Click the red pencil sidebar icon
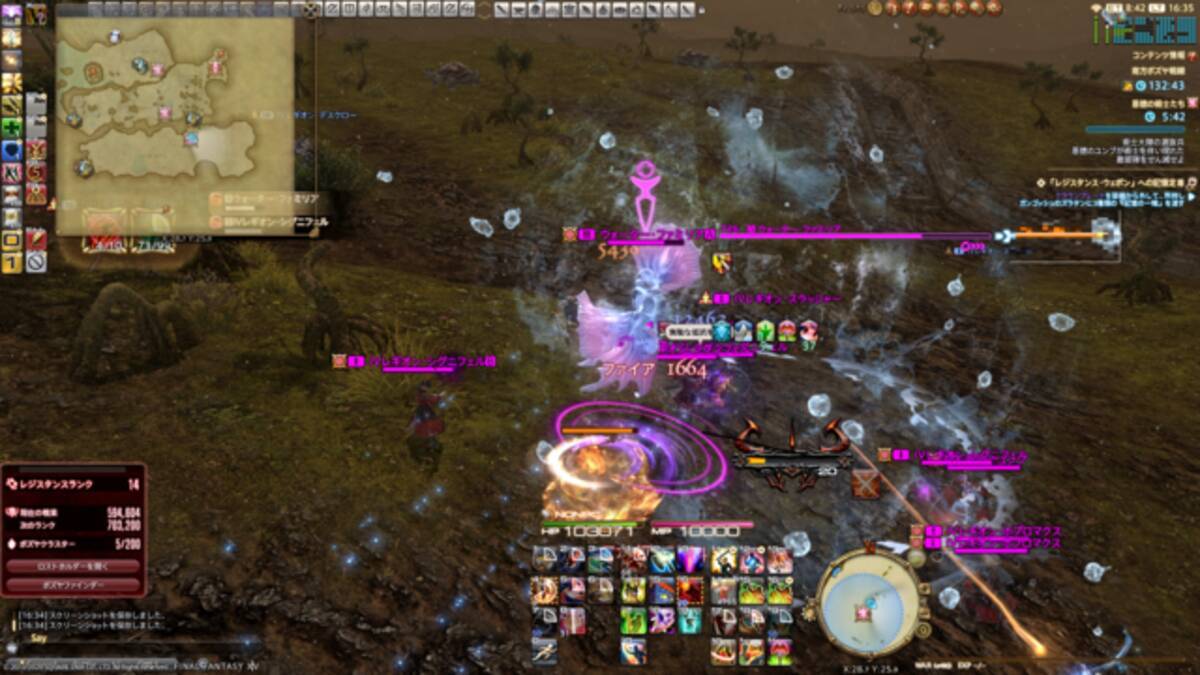The width and height of the screenshot is (1200, 675). click(x=36, y=240)
